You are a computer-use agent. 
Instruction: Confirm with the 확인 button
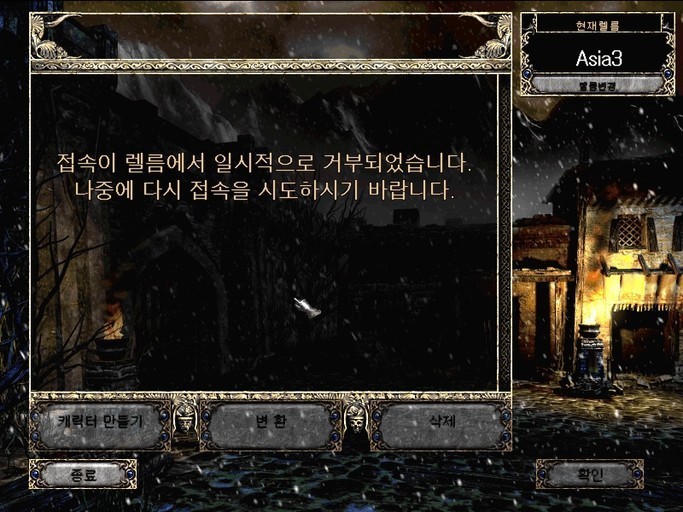pos(589,474)
